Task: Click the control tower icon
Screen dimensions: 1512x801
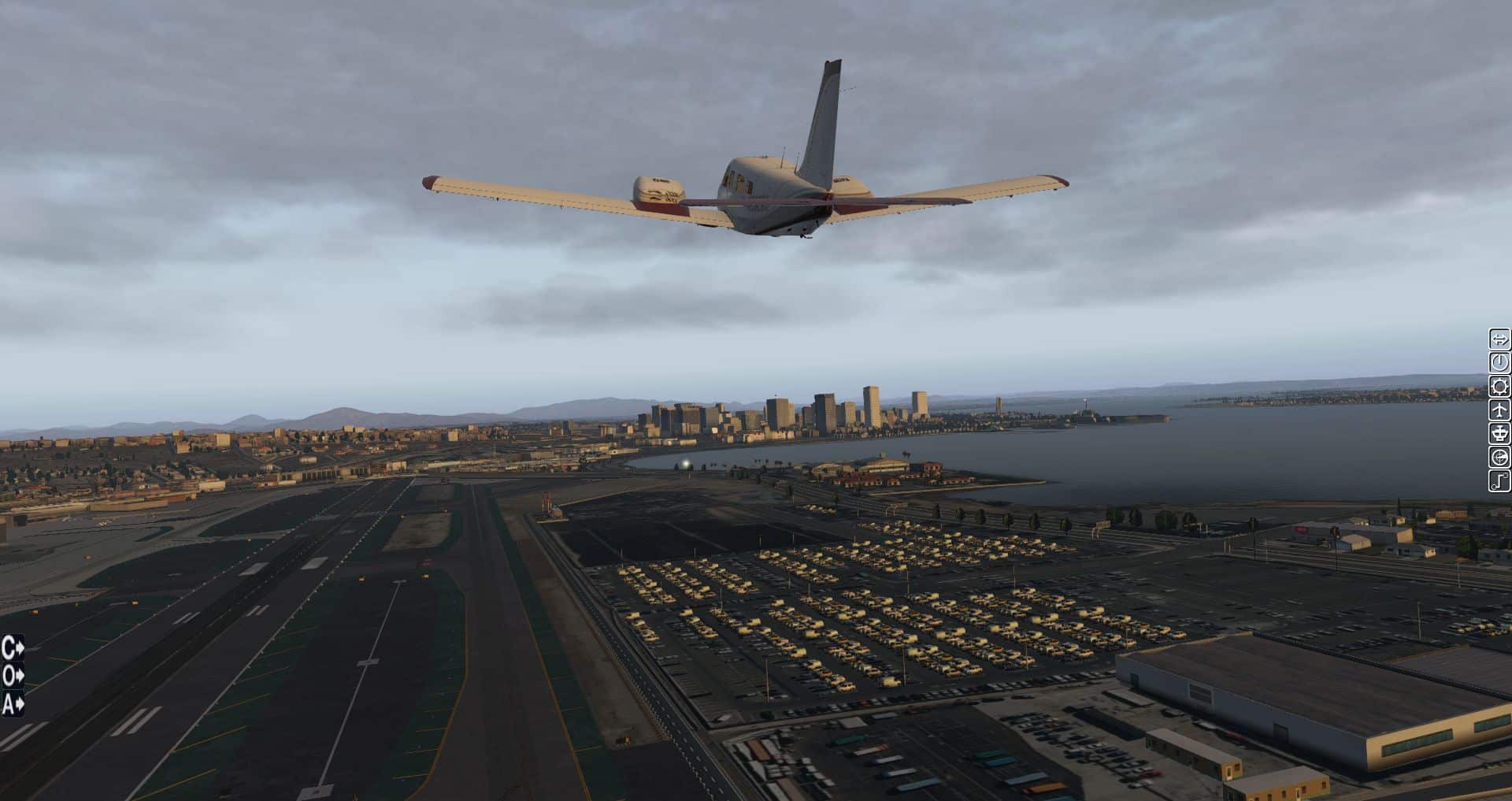Action: tap(1499, 433)
